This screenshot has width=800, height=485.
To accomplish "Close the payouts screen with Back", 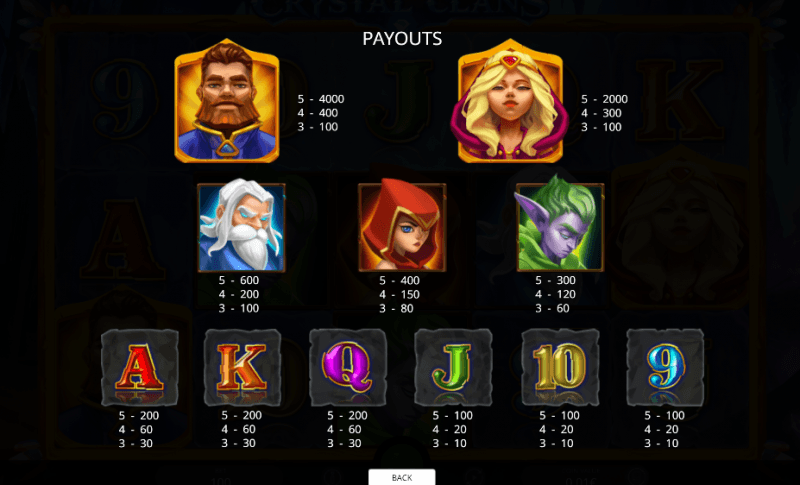I will tap(401, 477).
